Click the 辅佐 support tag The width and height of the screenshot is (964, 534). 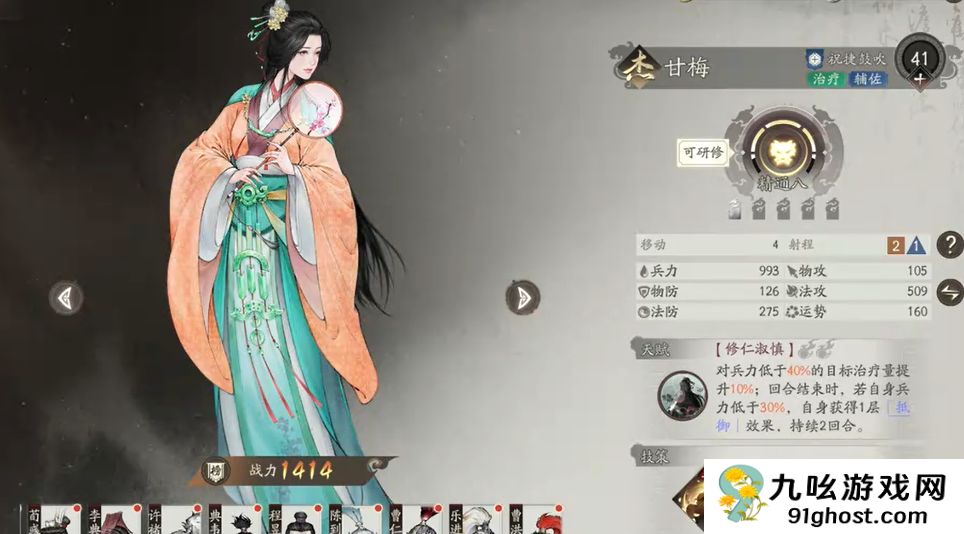pyautogui.click(x=867, y=78)
